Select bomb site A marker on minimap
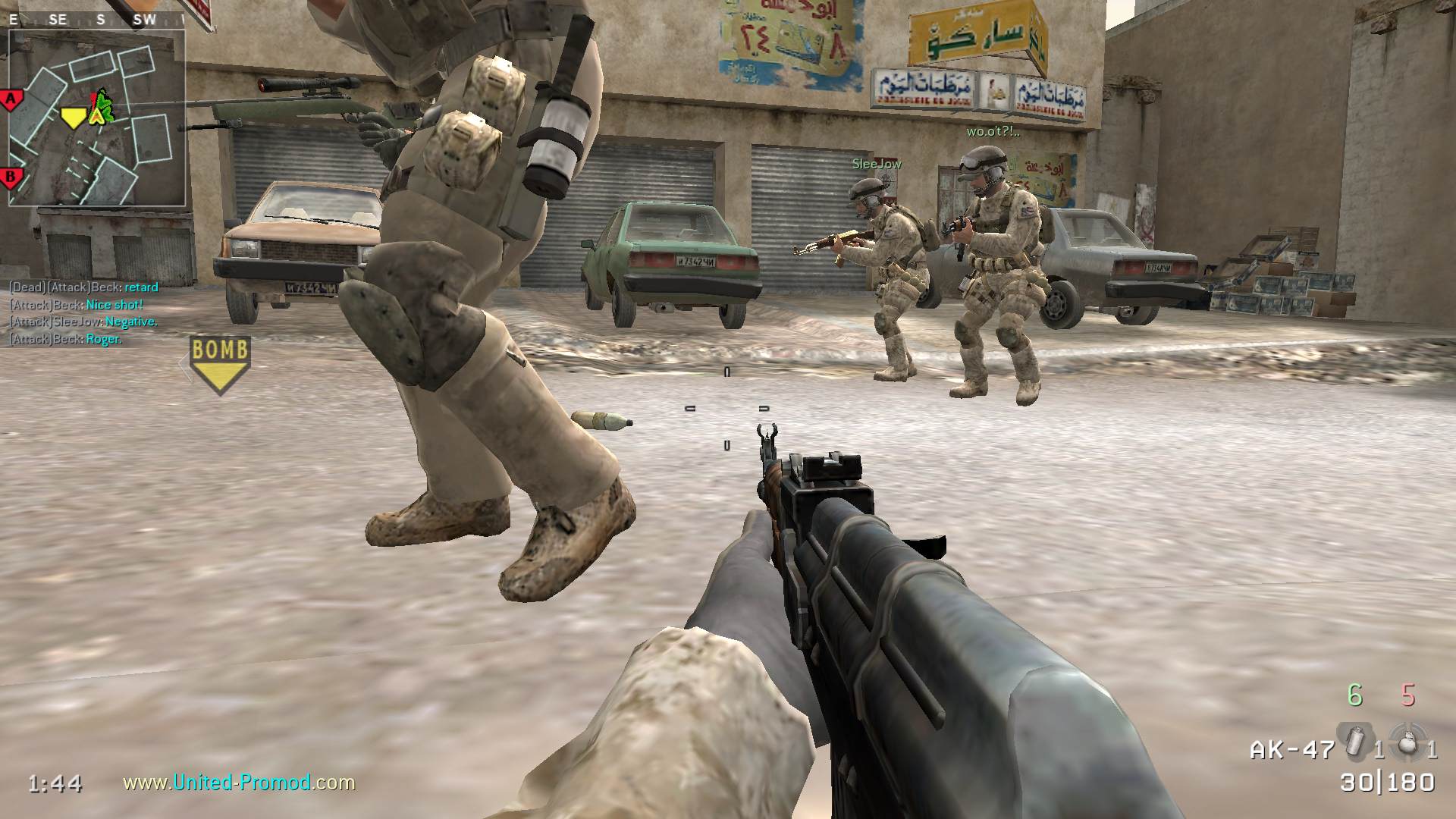Viewport: 1456px width, 819px height. (11, 99)
